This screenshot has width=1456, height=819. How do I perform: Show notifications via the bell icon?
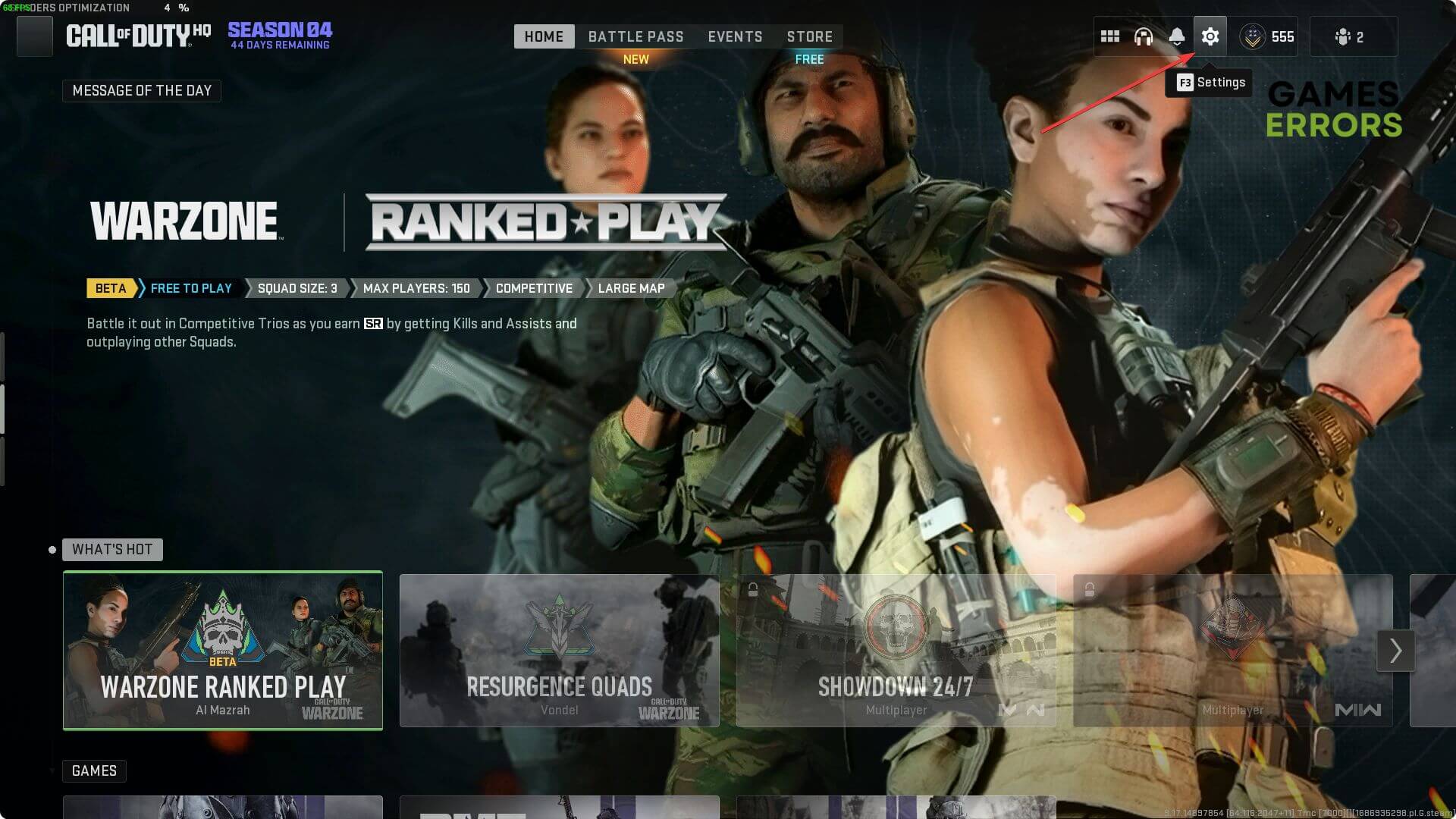click(1177, 36)
